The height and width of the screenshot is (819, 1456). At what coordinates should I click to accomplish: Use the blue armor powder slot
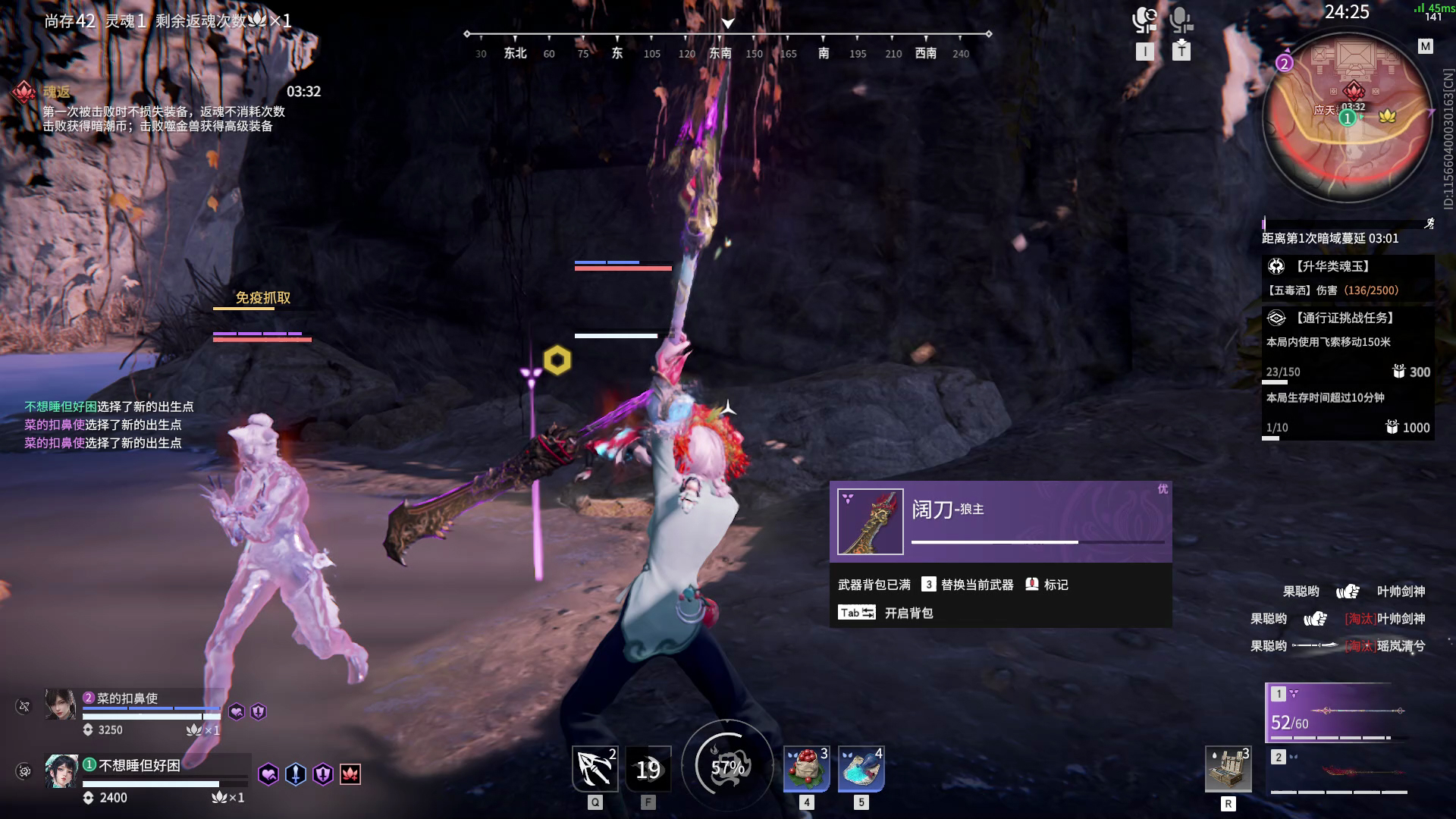(861, 769)
